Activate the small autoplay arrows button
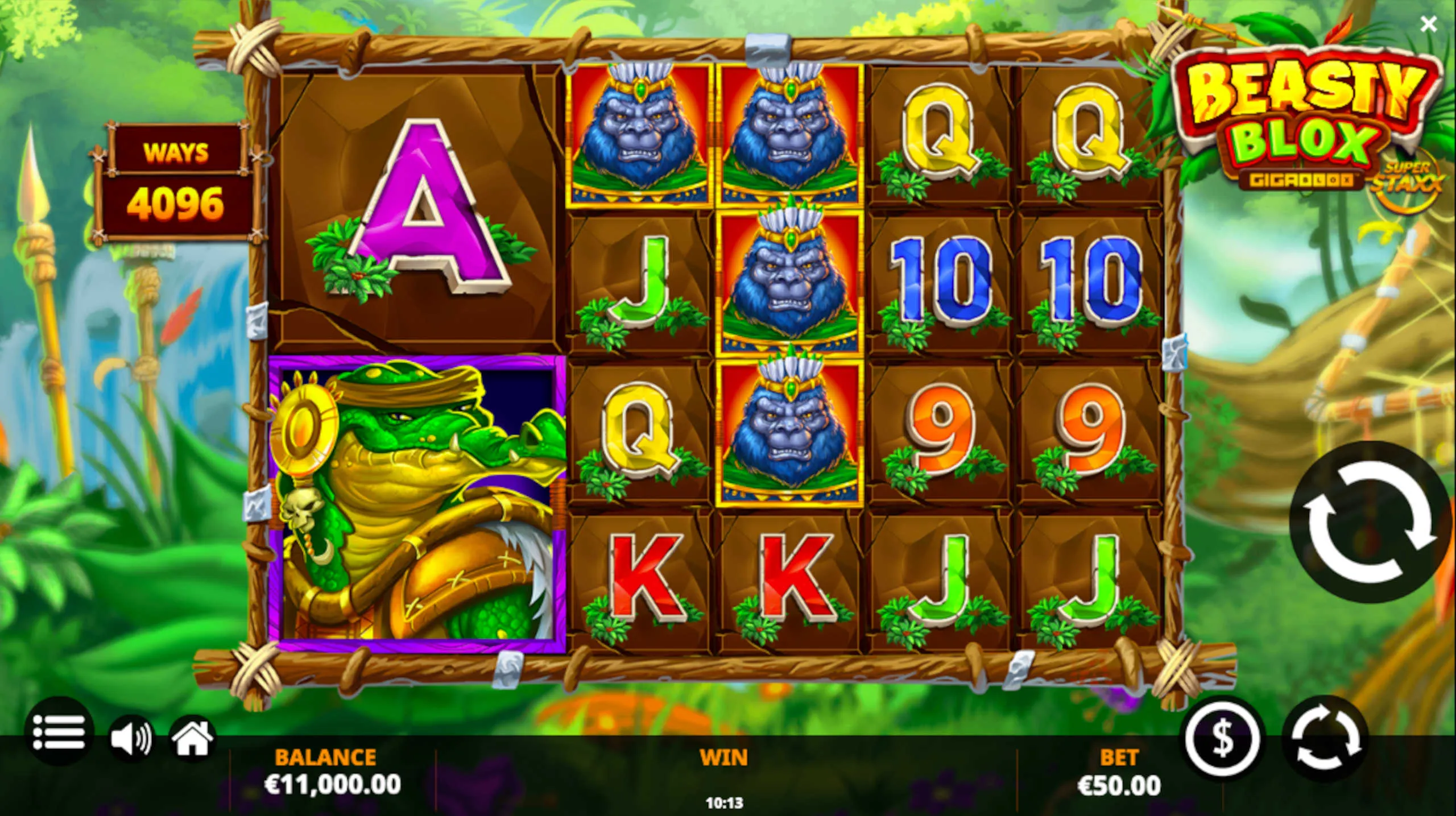1456x816 pixels. 1325,740
